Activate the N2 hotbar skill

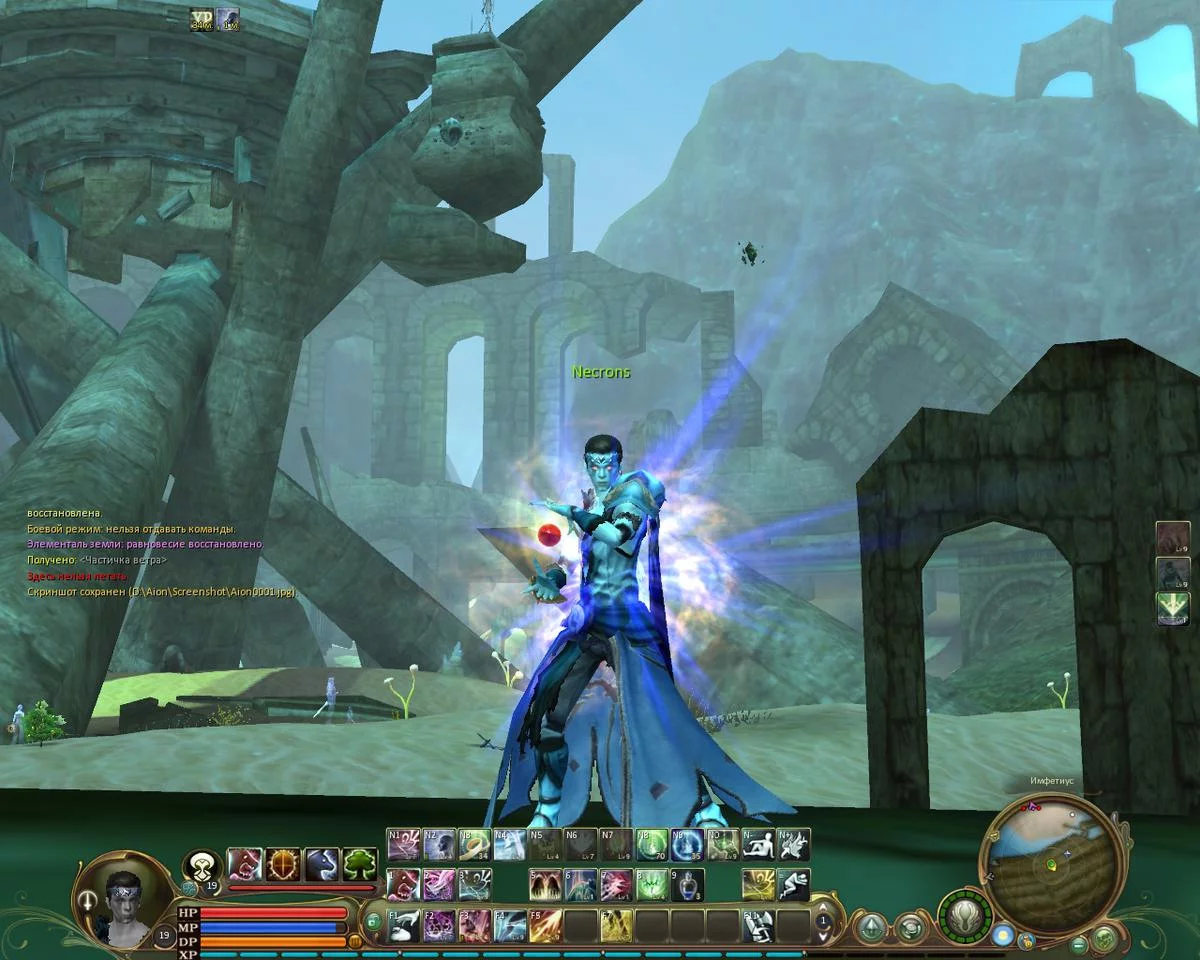(x=439, y=845)
